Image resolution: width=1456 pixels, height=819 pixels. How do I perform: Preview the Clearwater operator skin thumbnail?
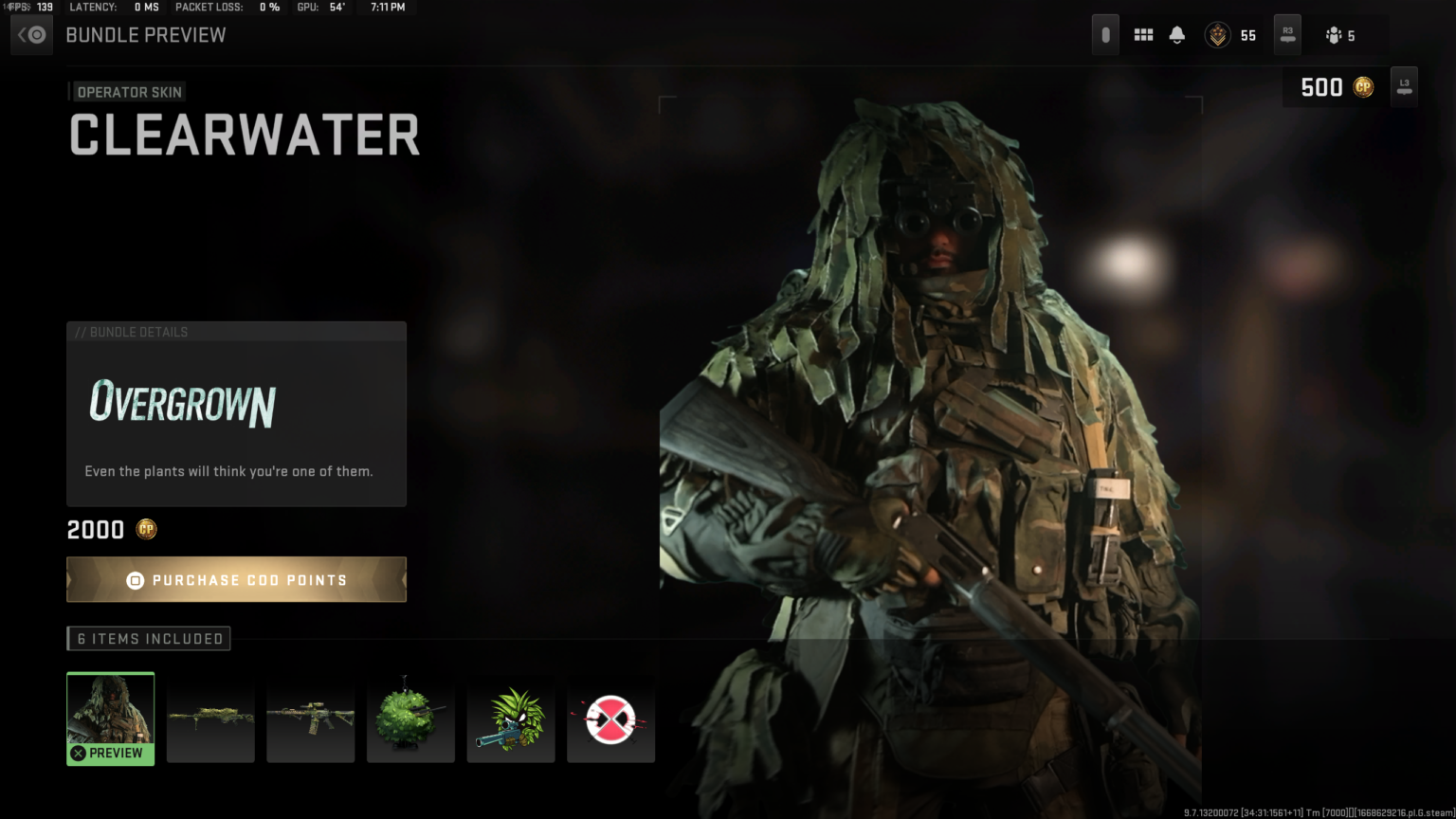tap(110, 711)
